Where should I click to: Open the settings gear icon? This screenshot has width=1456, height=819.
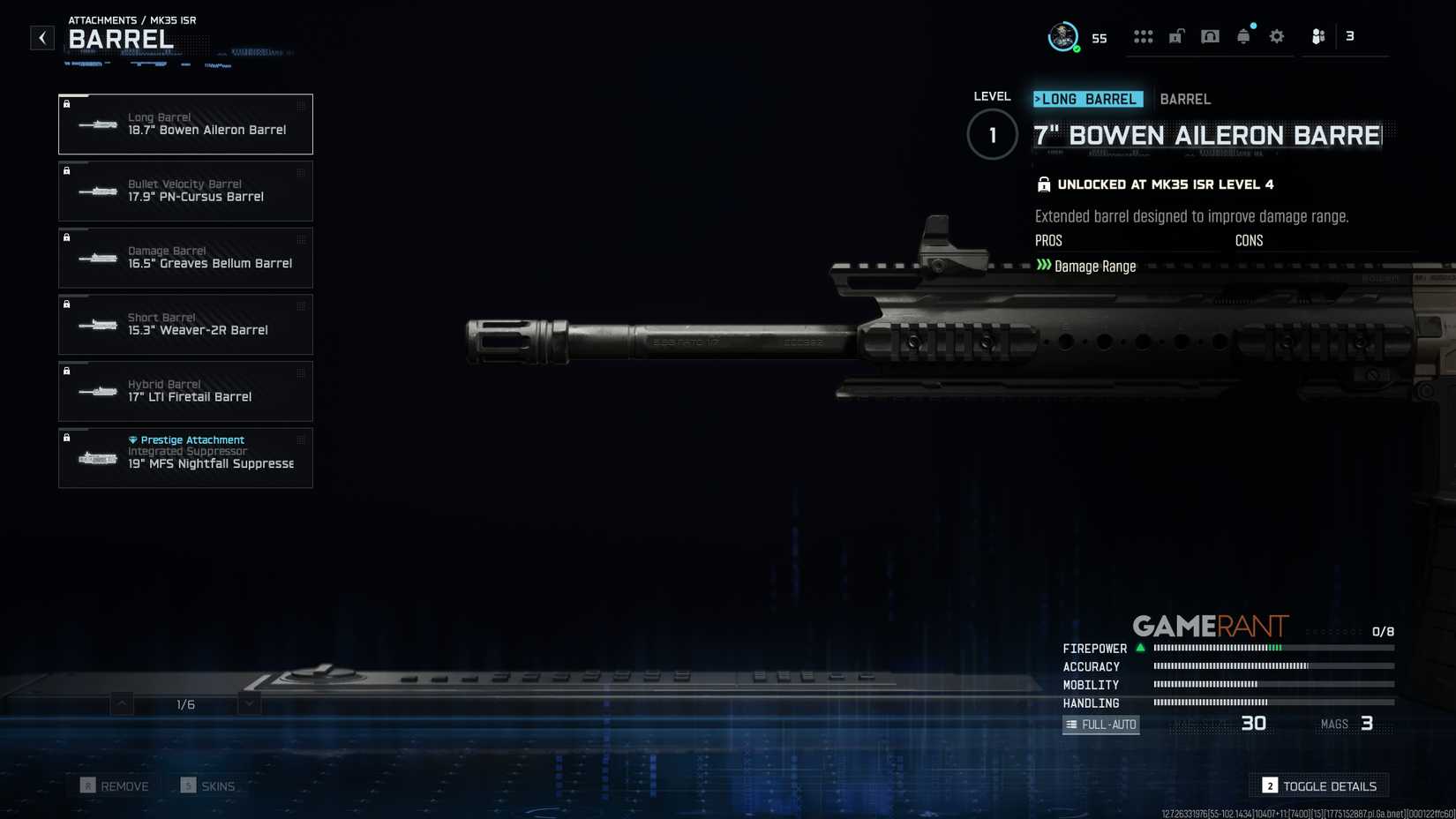(1276, 35)
